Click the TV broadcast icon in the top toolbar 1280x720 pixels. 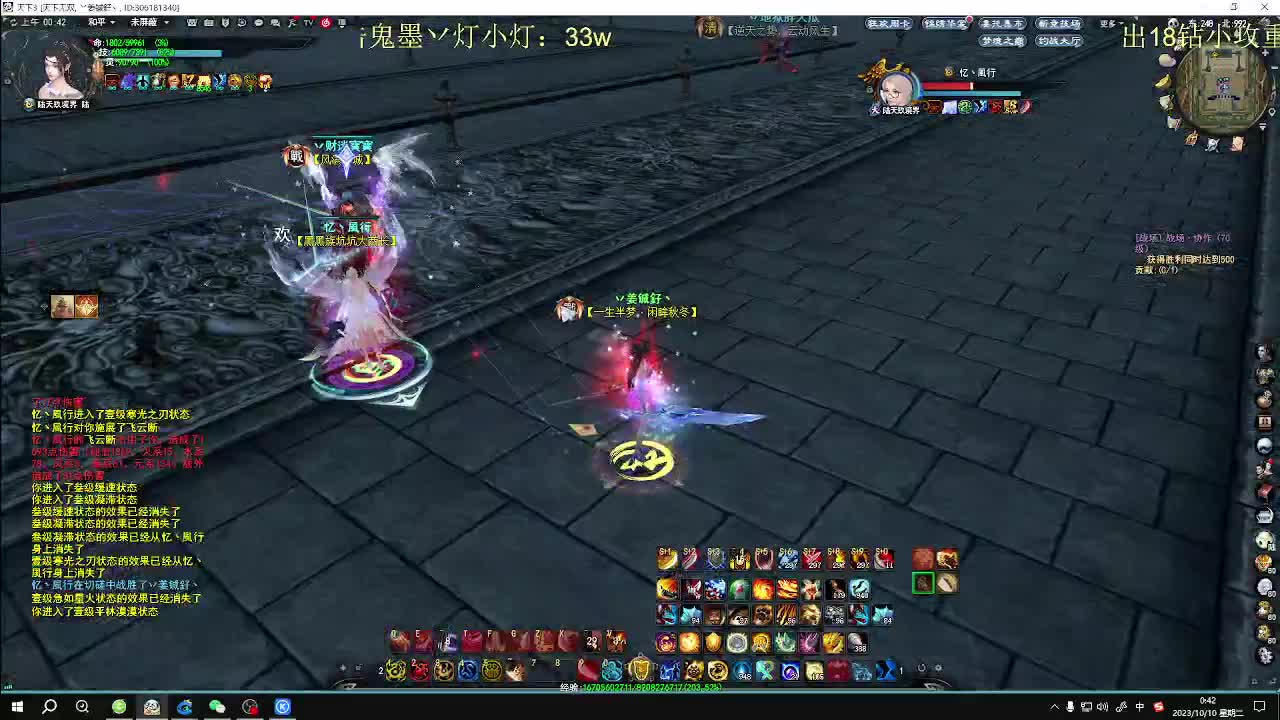[x=308, y=23]
